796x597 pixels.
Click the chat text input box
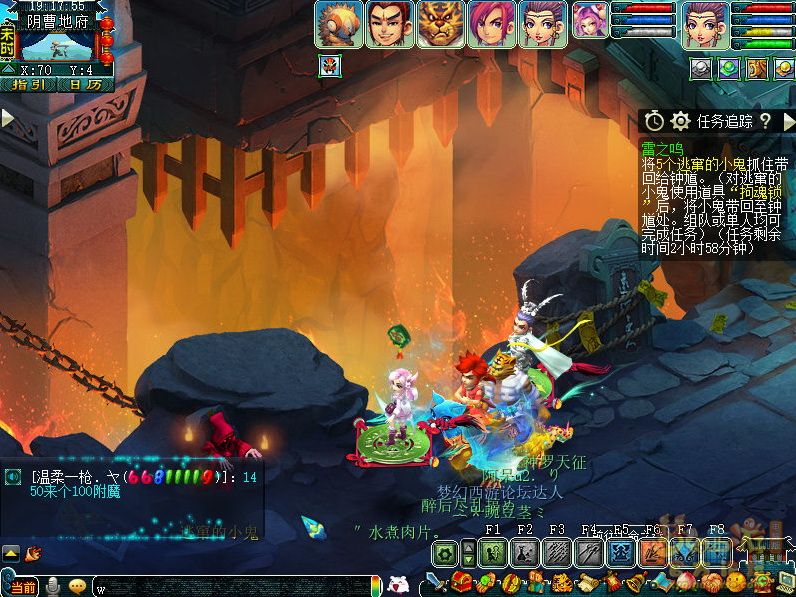[x=230, y=586]
